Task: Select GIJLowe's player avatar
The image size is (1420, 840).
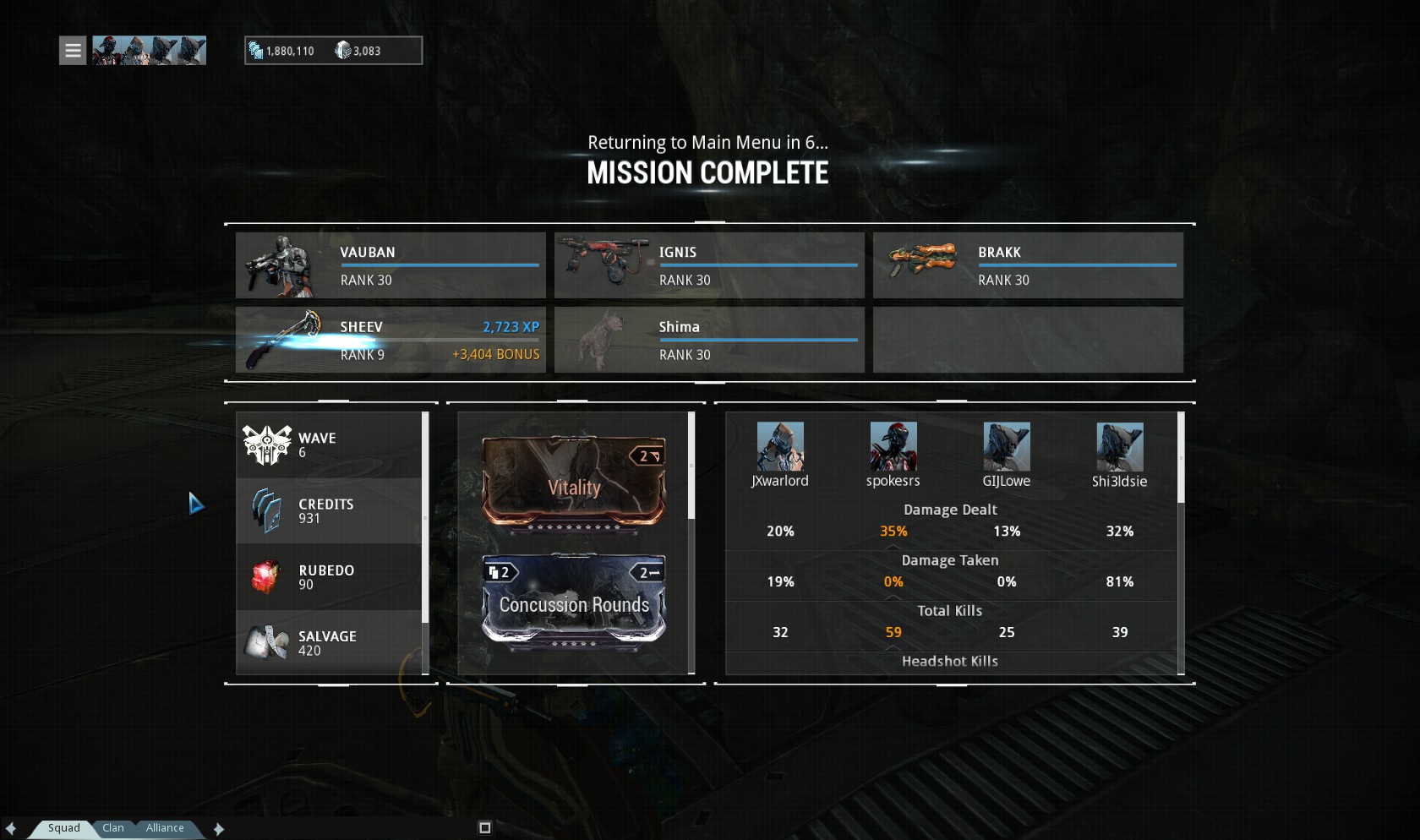Action: 1007,447
